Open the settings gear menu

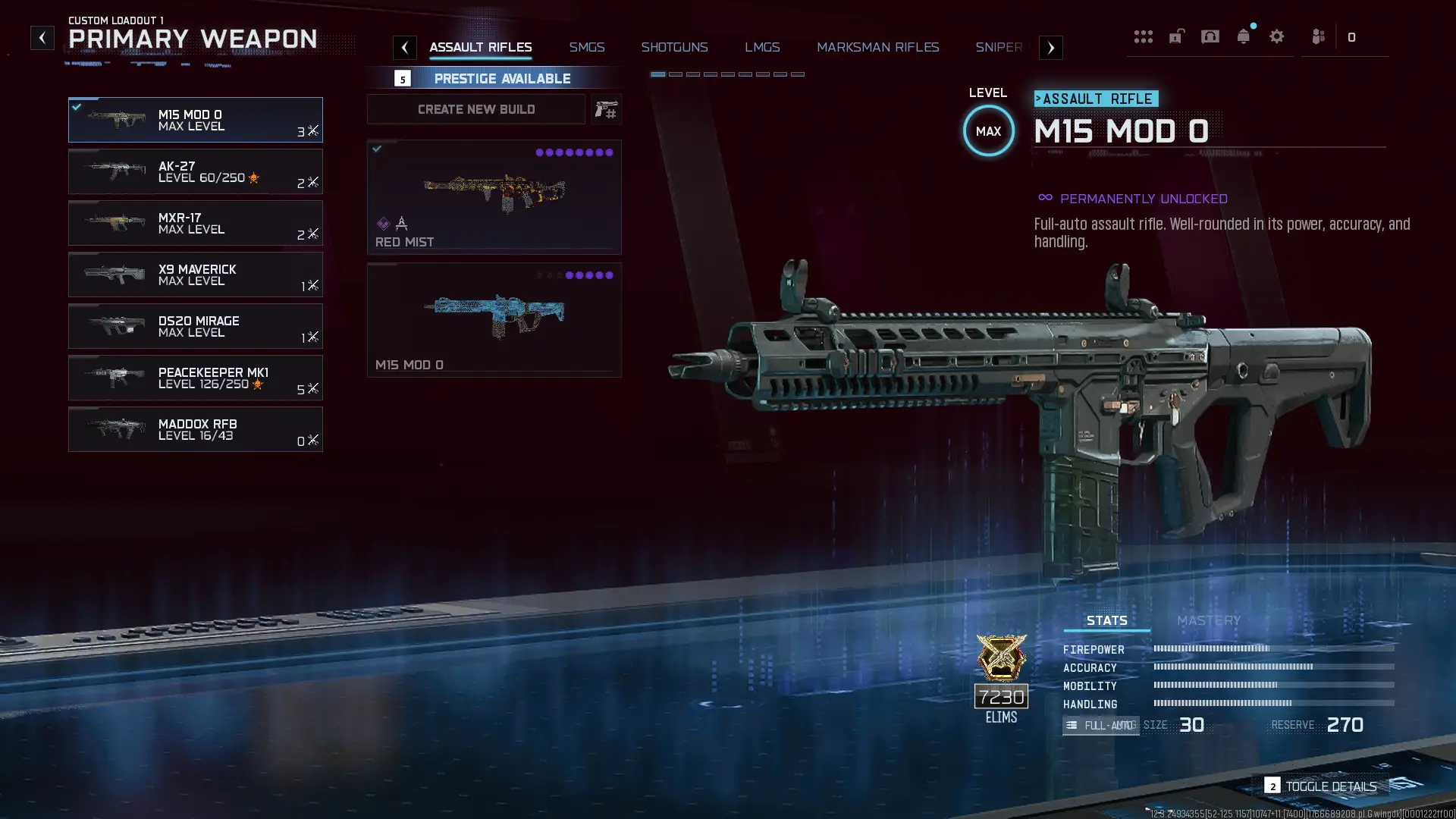pyautogui.click(x=1277, y=36)
